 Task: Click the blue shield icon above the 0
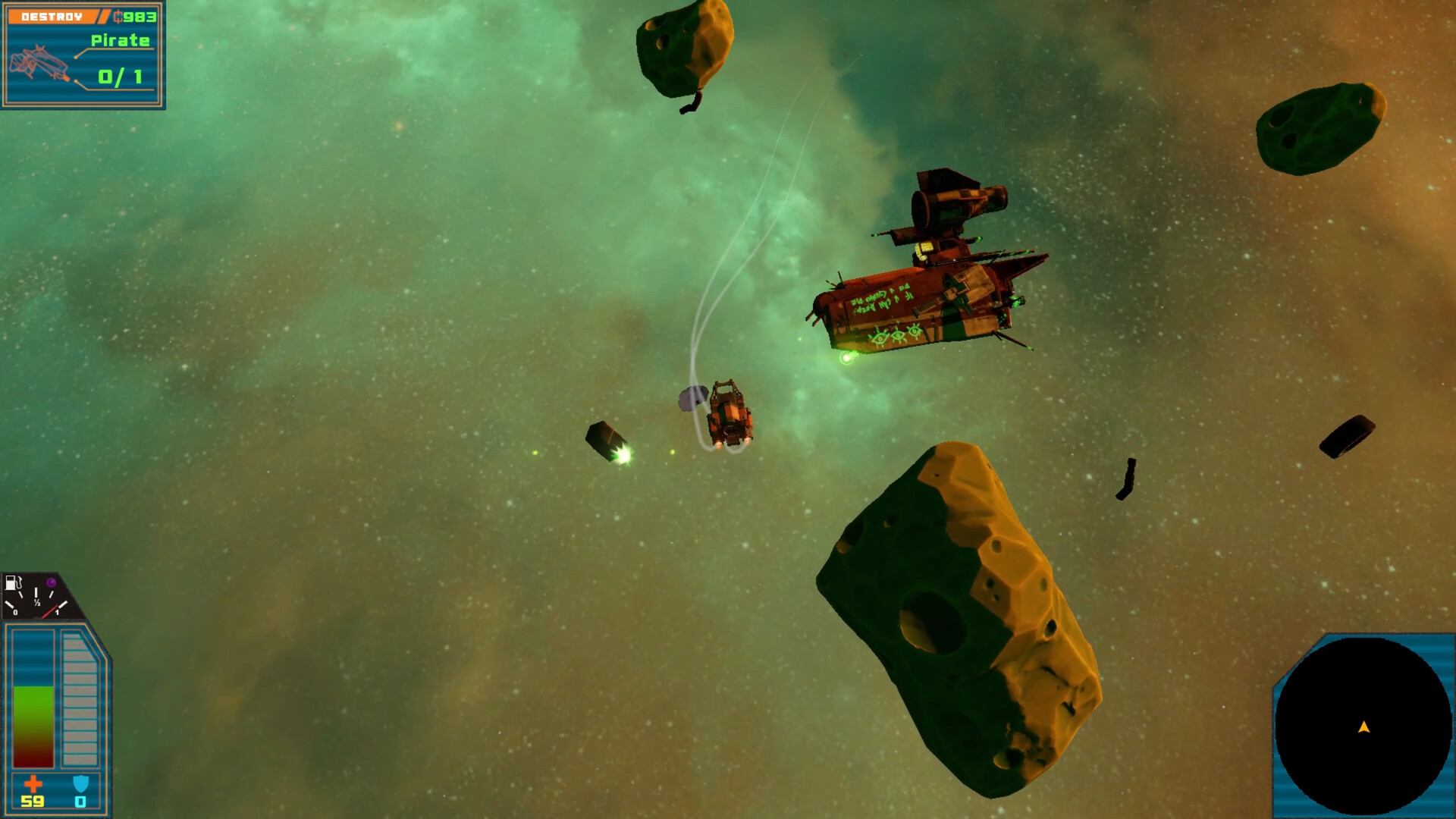click(80, 781)
